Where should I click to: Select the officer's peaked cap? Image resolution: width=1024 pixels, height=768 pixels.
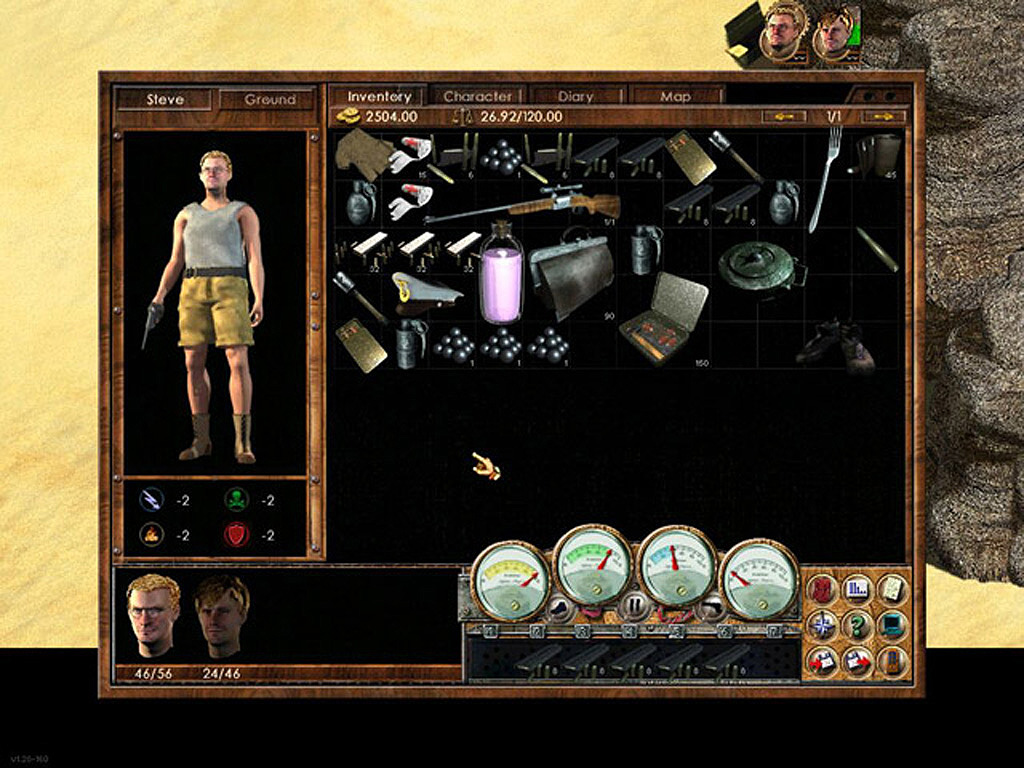click(x=425, y=291)
